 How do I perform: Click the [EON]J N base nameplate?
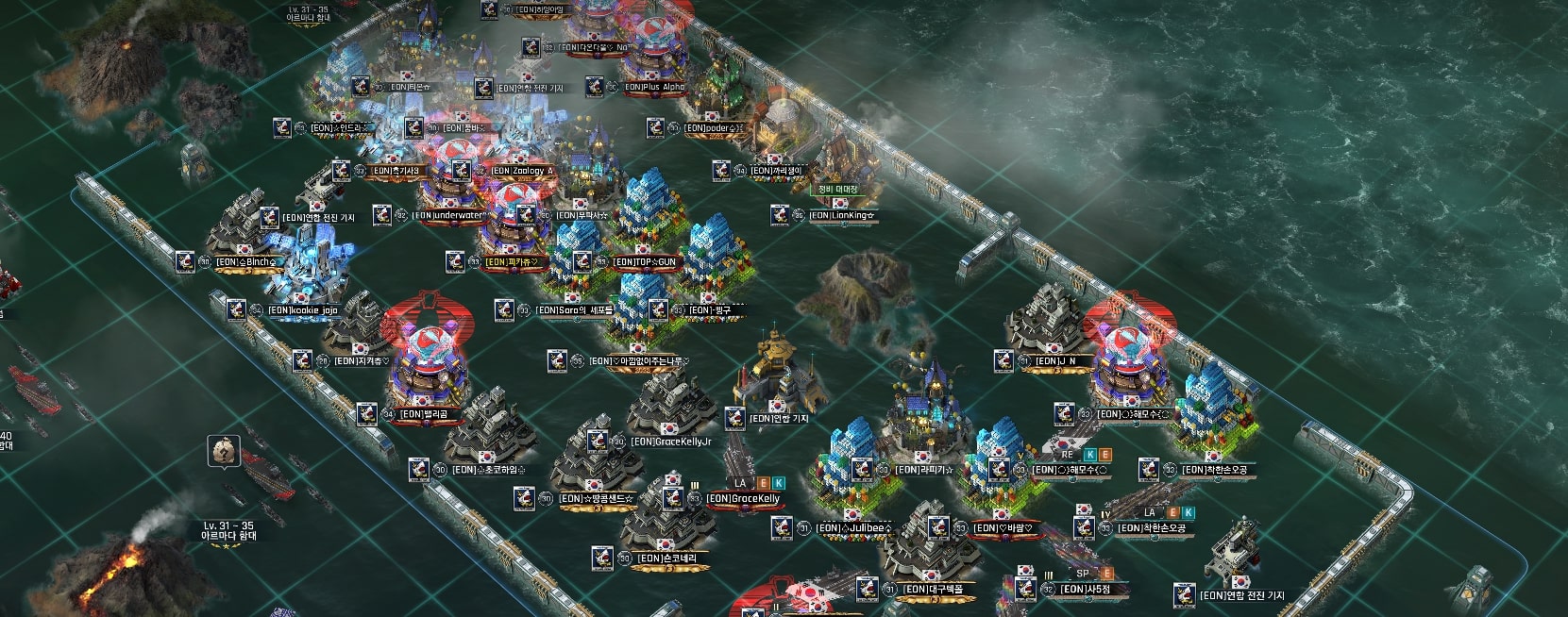1055,361
